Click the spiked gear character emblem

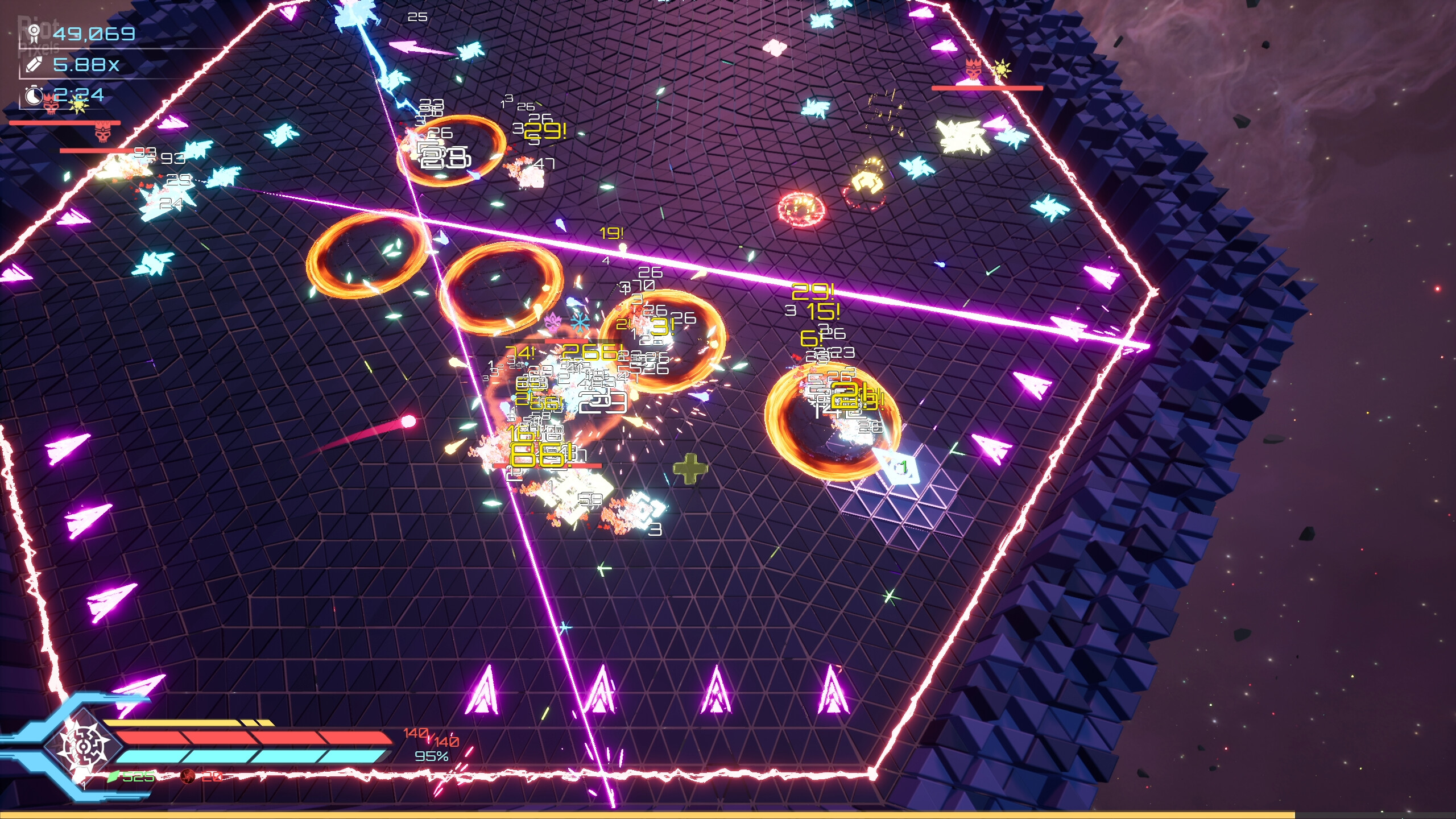[84, 746]
